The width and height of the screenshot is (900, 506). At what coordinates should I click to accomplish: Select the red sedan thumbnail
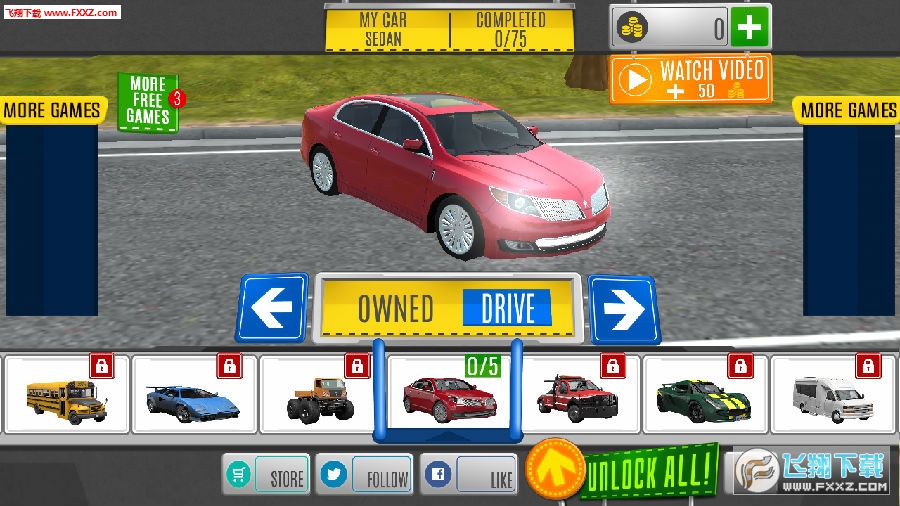coord(450,397)
